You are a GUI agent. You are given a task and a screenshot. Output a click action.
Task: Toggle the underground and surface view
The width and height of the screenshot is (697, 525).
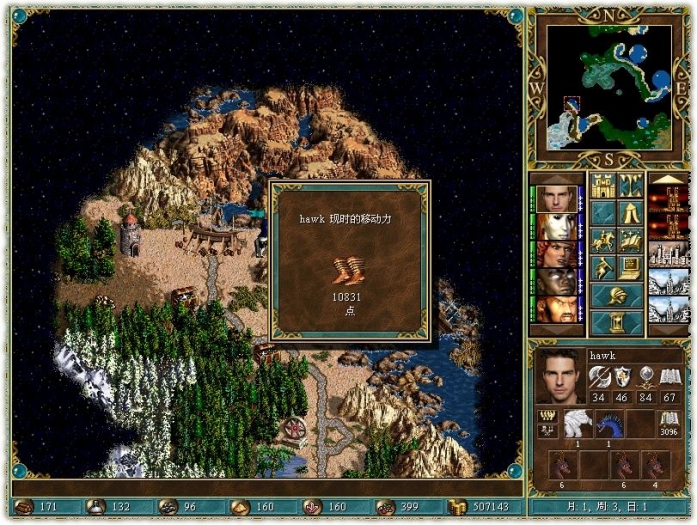pyautogui.click(x=630, y=186)
